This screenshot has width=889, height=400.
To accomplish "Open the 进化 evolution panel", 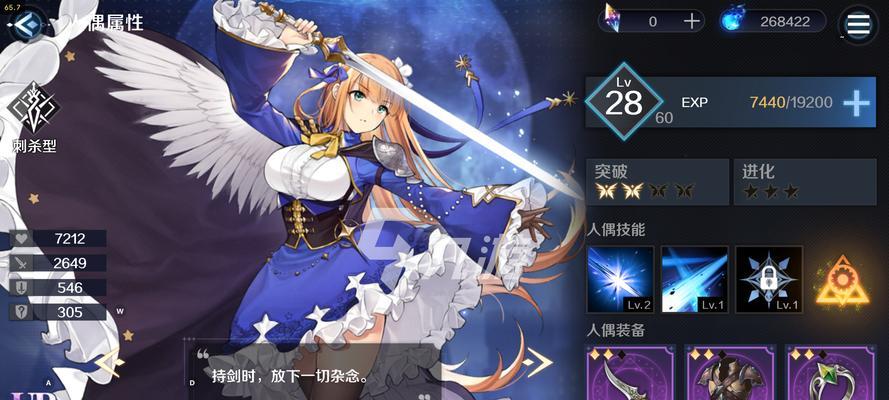I will (x=807, y=181).
